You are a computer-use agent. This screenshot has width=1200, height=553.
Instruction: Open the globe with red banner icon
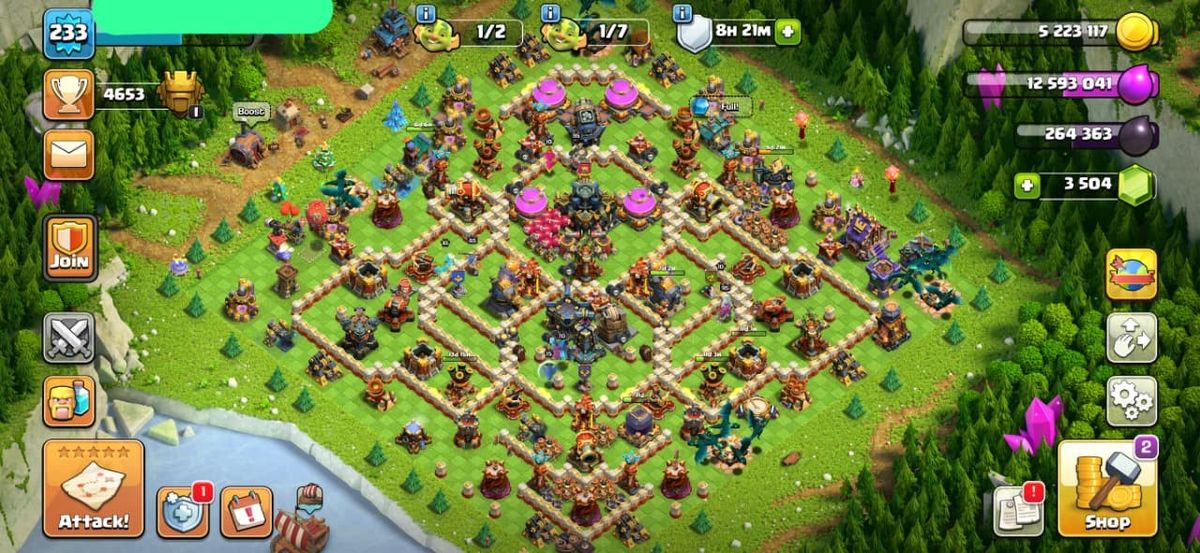click(x=1131, y=275)
